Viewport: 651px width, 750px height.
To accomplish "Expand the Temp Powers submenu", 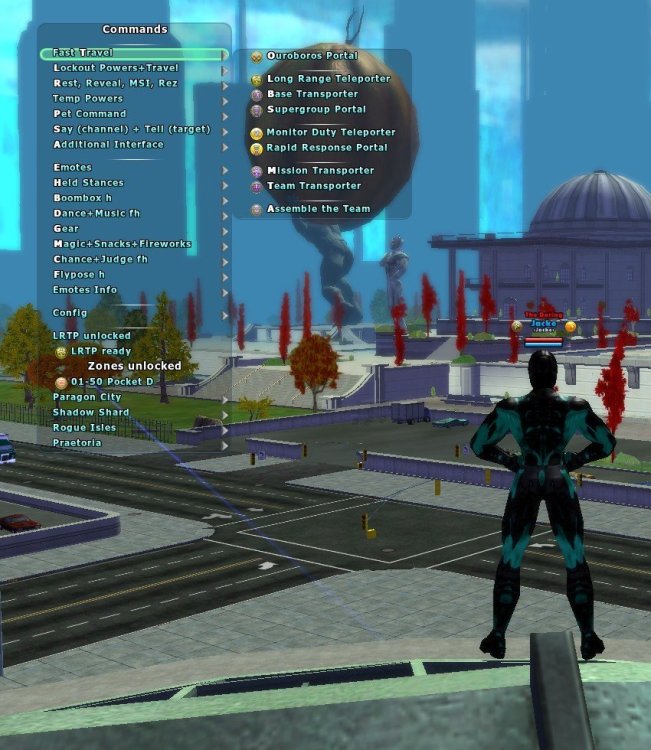I will coord(88,99).
